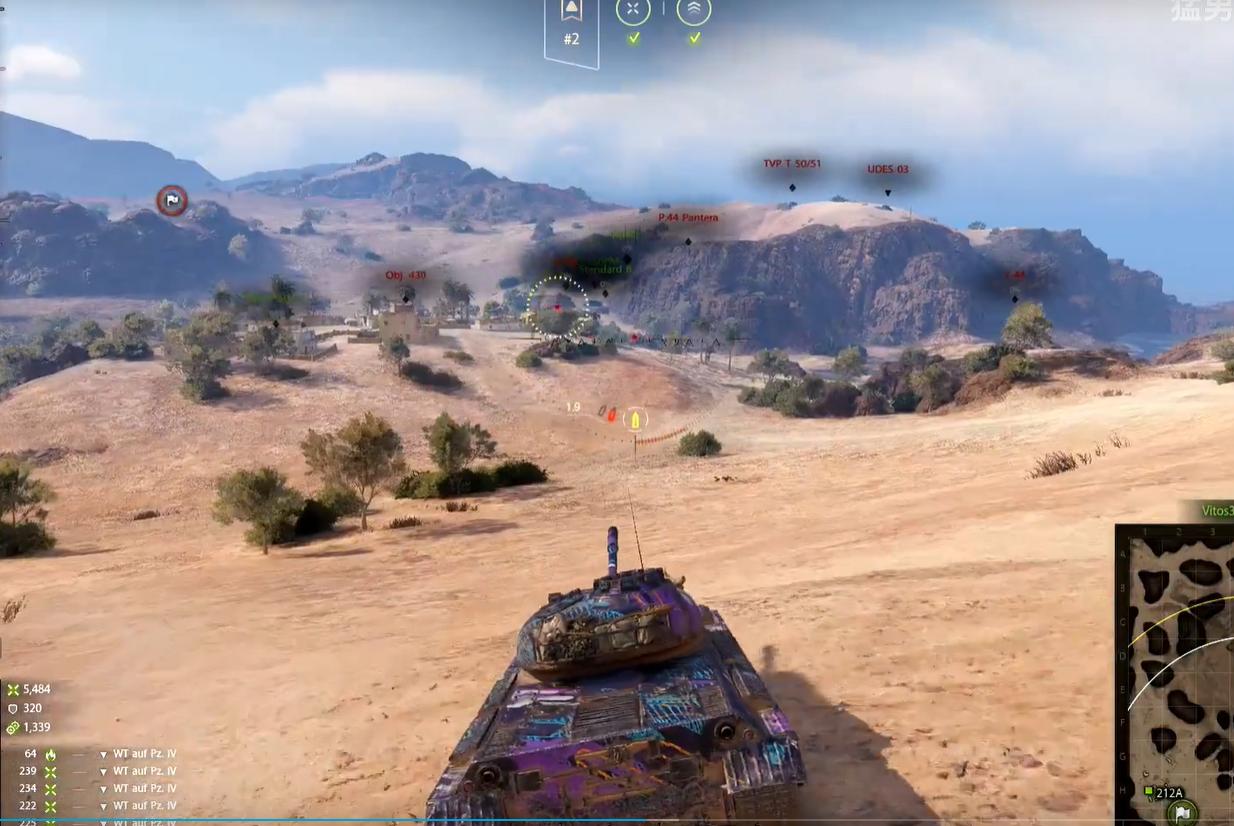Click the 5,484 total damage dealt icon
The image size is (1234, 826).
pos(13,689)
